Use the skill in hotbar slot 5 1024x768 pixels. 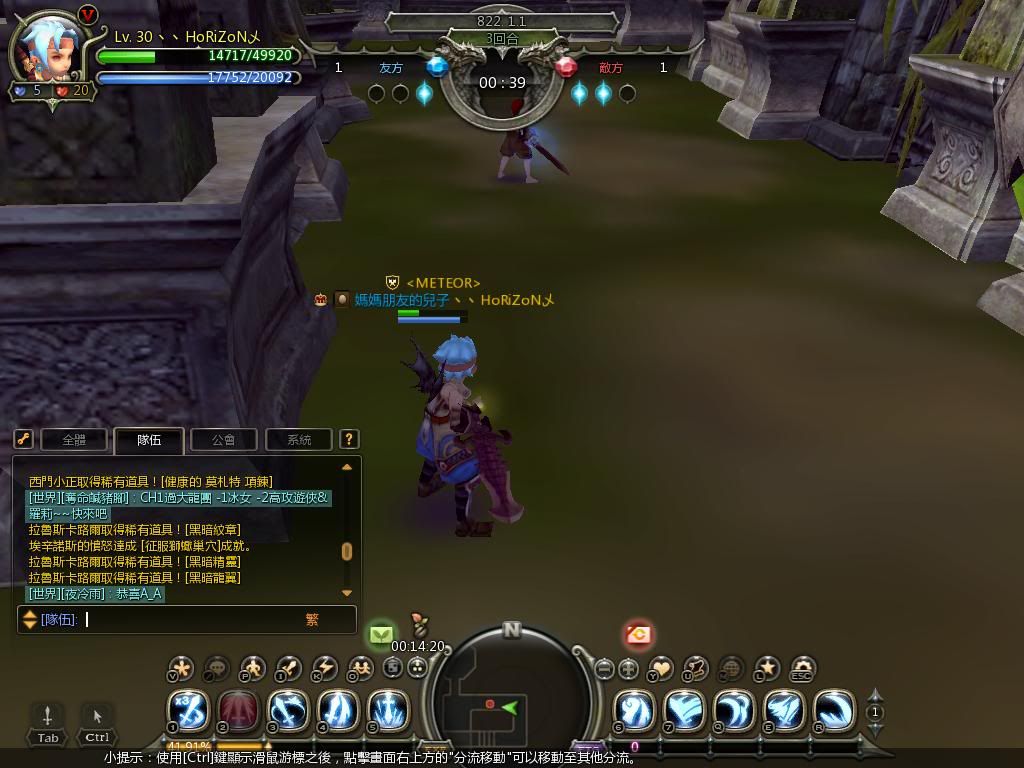388,711
